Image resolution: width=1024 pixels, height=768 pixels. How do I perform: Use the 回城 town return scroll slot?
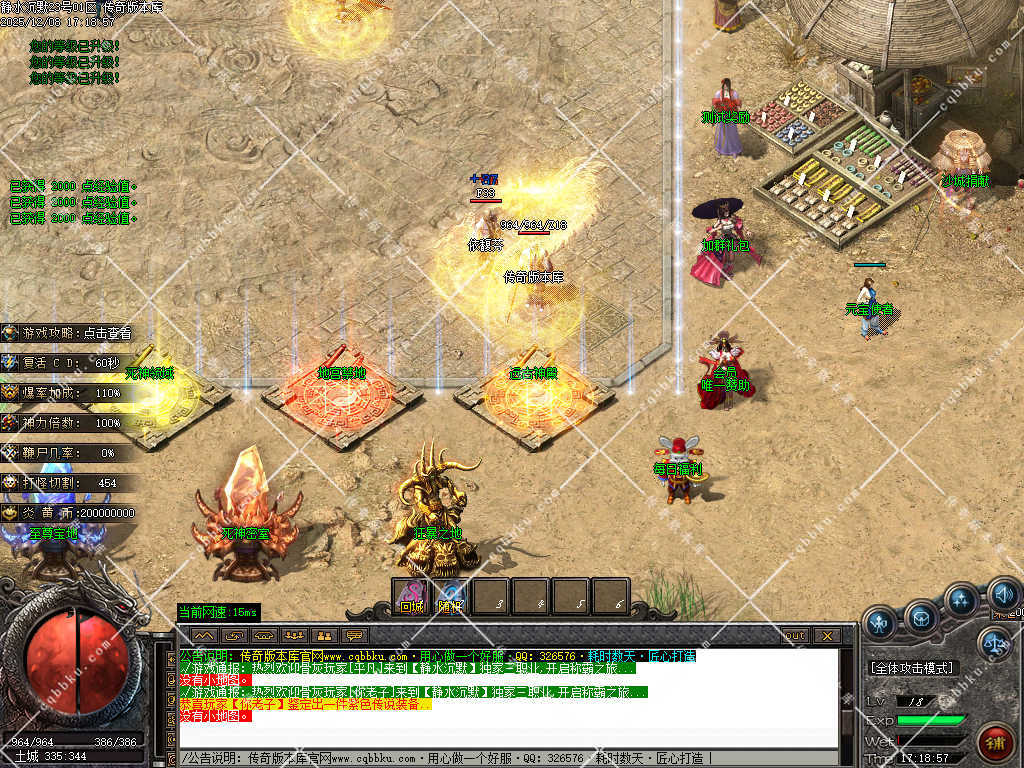(x=411, y=597)
